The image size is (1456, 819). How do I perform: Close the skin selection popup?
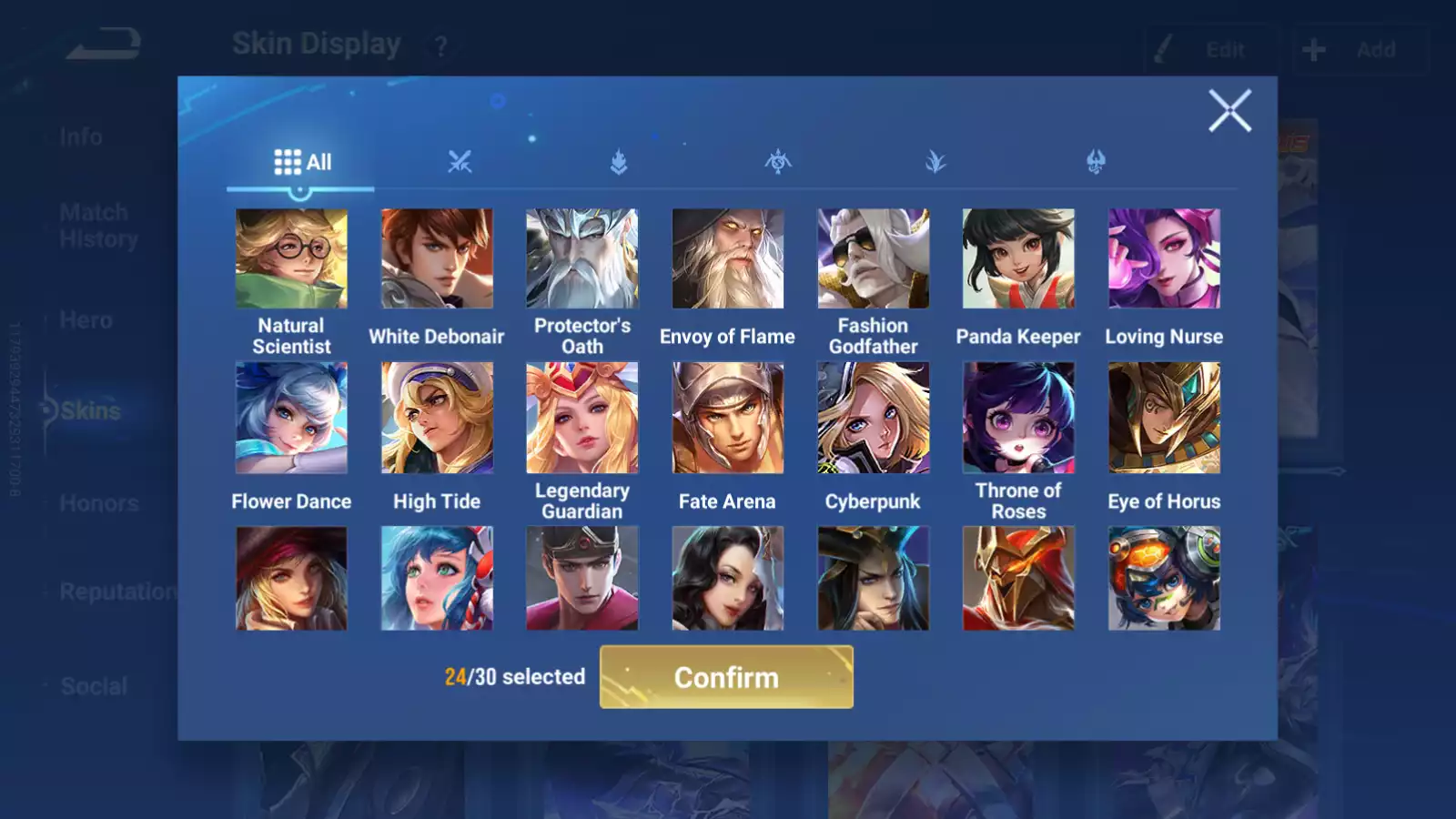pos(1229,111)
